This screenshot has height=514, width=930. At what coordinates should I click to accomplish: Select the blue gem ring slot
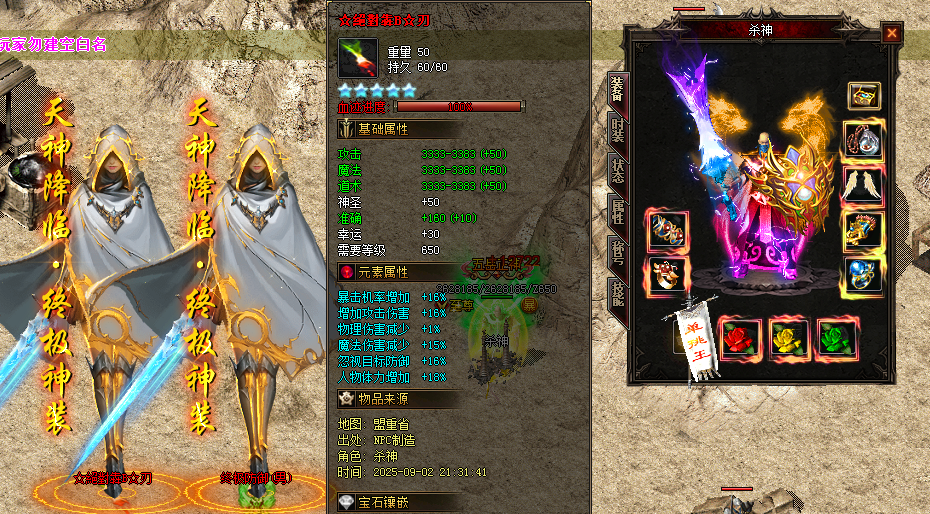click(x=864, y=273)
